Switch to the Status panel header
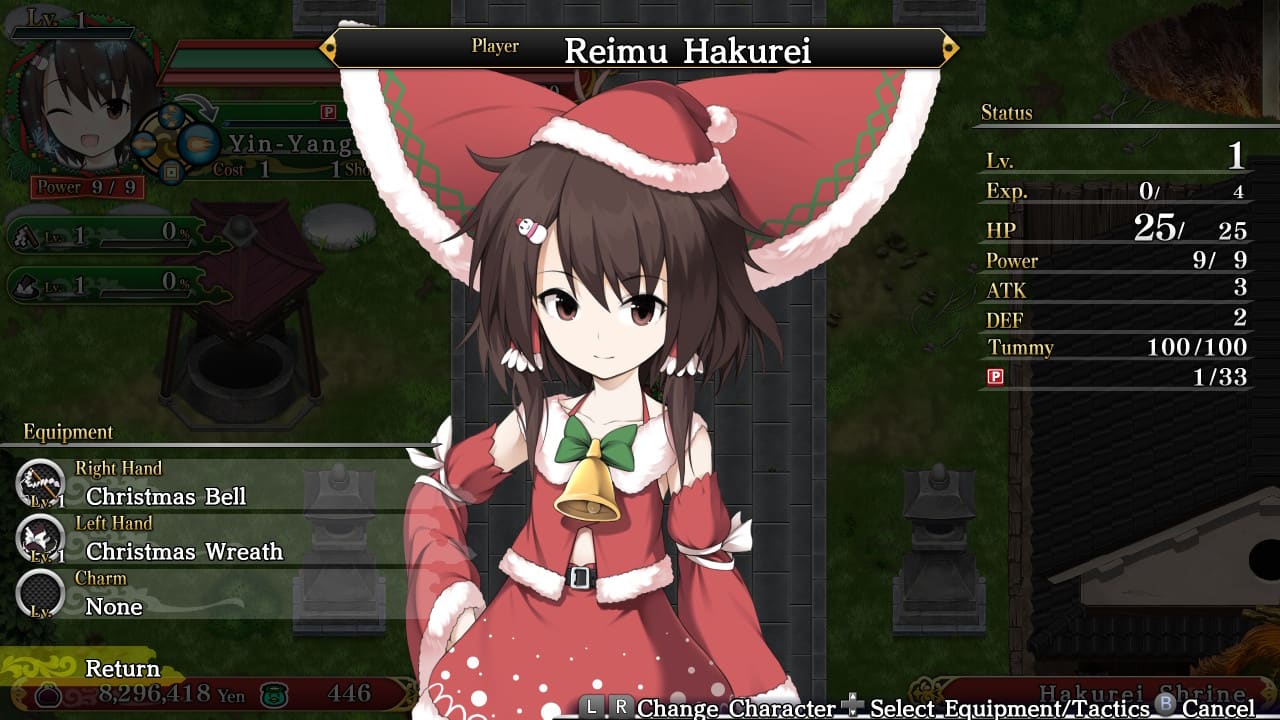This screenshot has height=720, width=1280. pos(1007,114)
